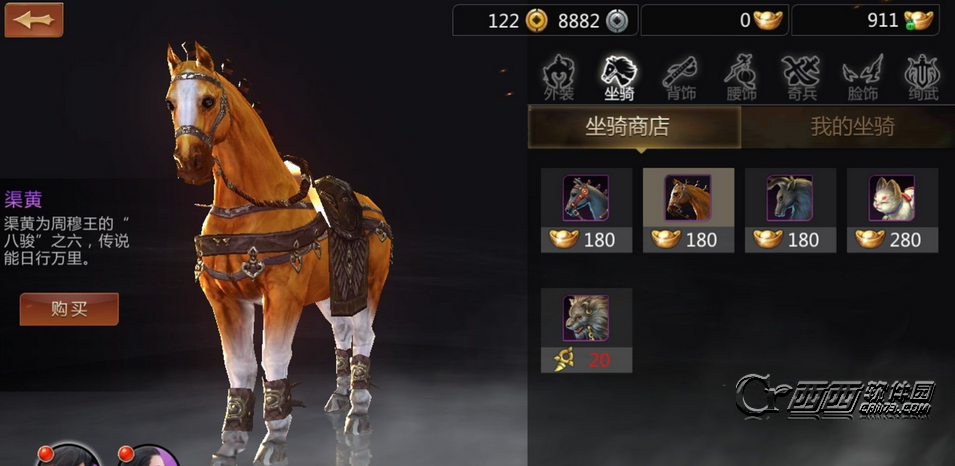Show the 奇兵 weapons category

coord(801,79)
